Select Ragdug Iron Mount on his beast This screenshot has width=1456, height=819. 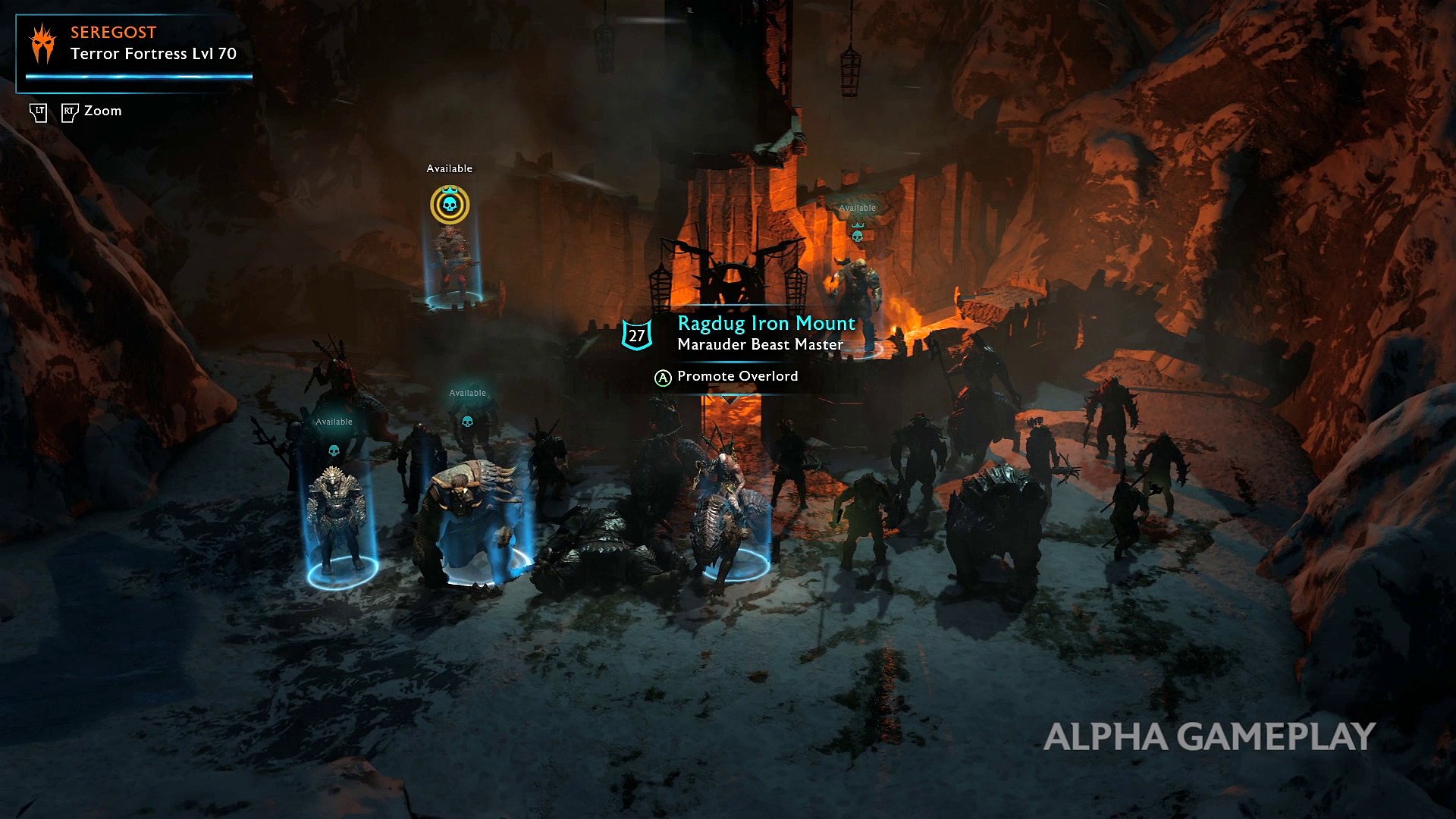730,508
